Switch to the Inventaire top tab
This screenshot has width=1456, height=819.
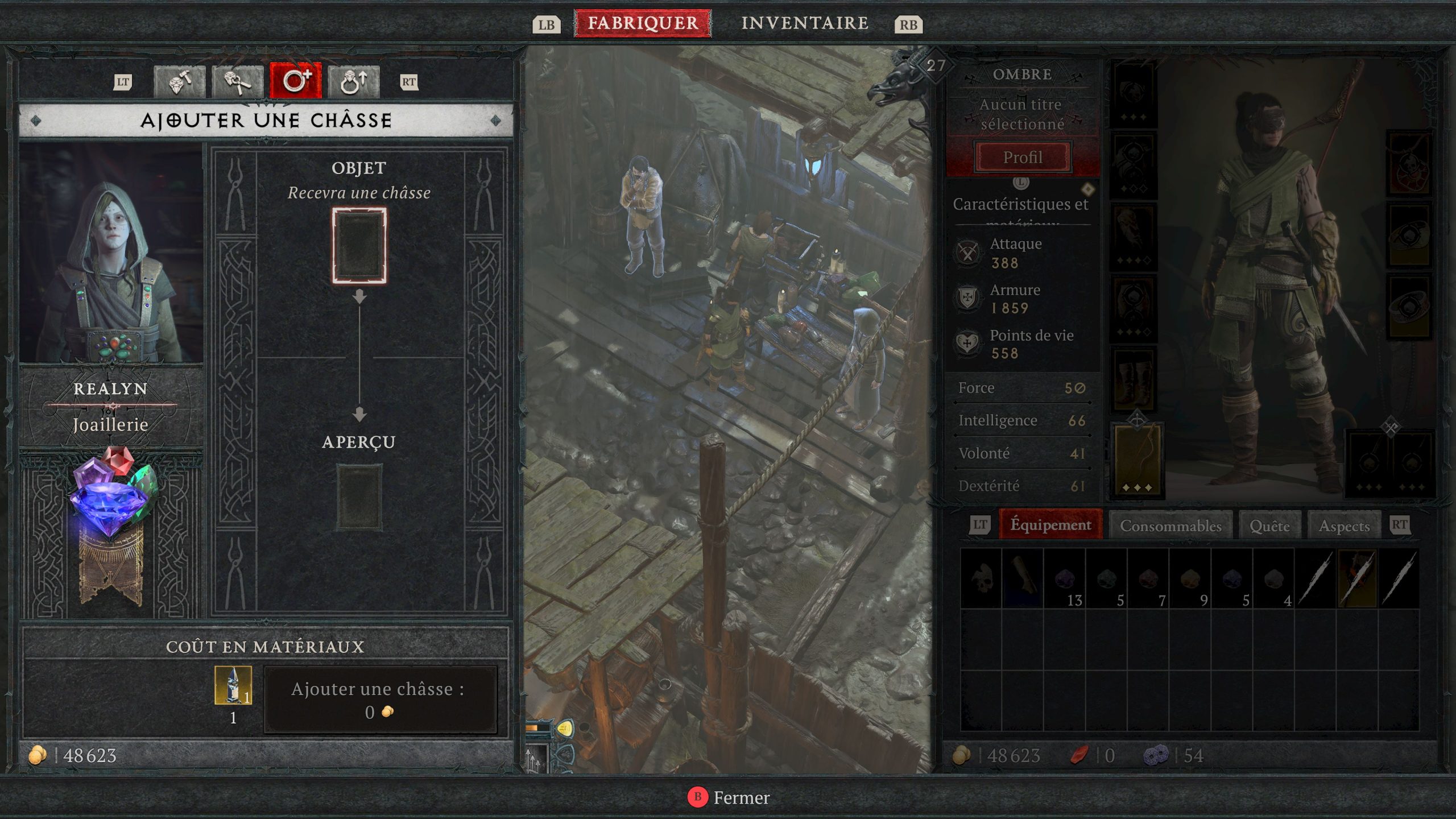tap(804, 23)
